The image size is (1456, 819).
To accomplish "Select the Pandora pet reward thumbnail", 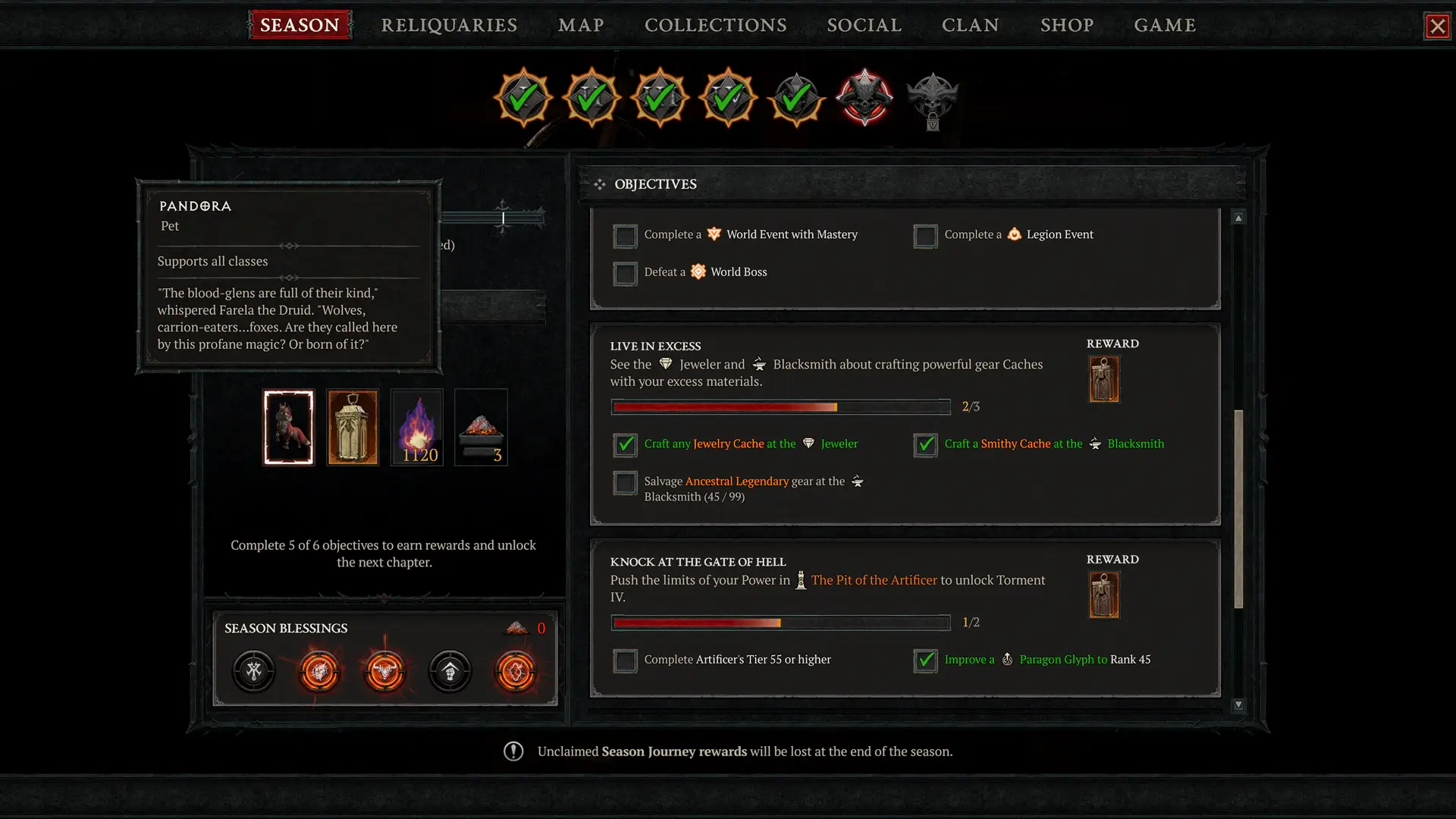I will pos(288,428).
